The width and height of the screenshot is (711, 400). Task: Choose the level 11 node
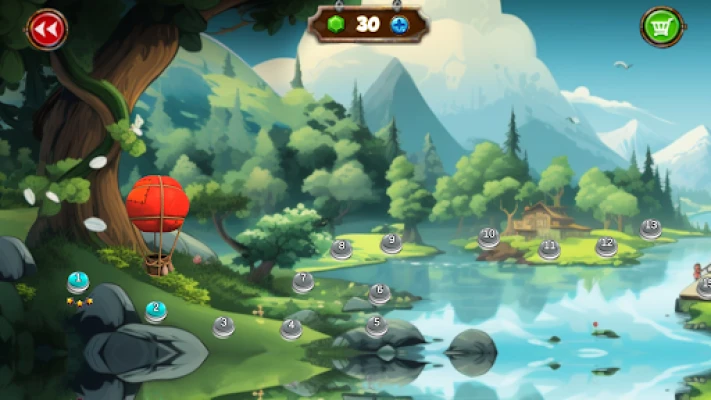tap(548, 249)
